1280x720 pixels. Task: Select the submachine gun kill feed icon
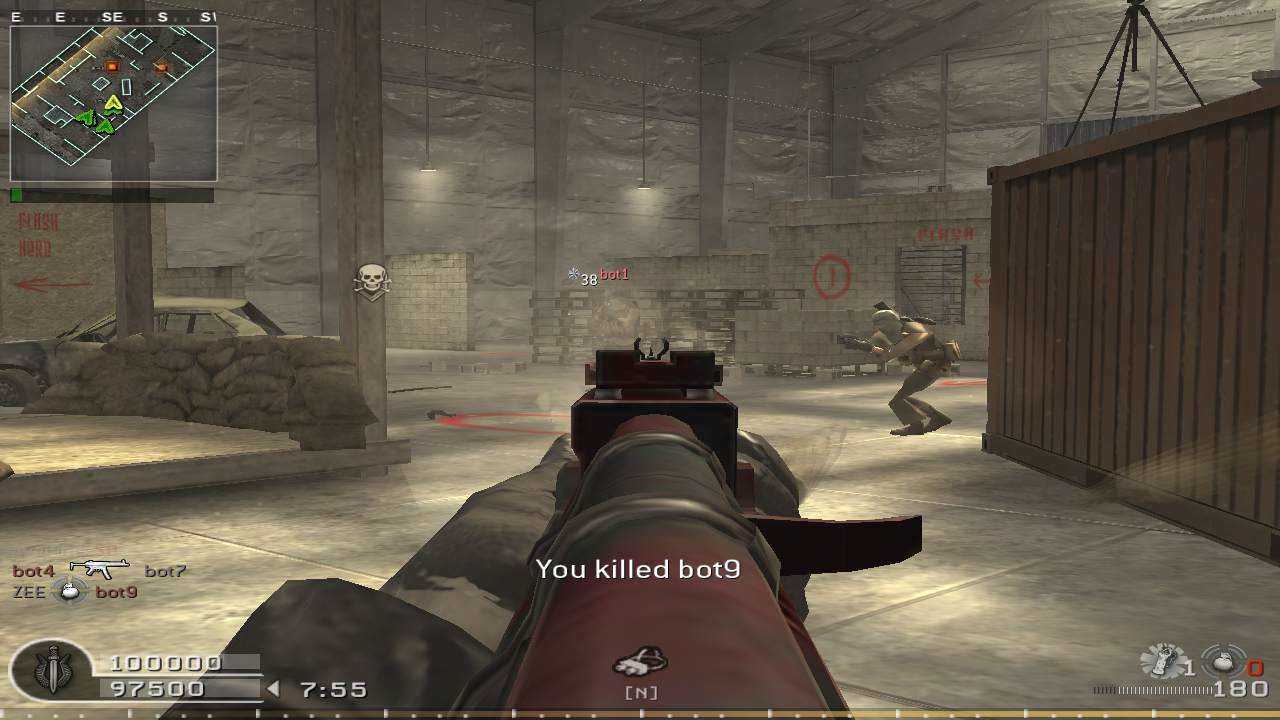click(99, 570)
